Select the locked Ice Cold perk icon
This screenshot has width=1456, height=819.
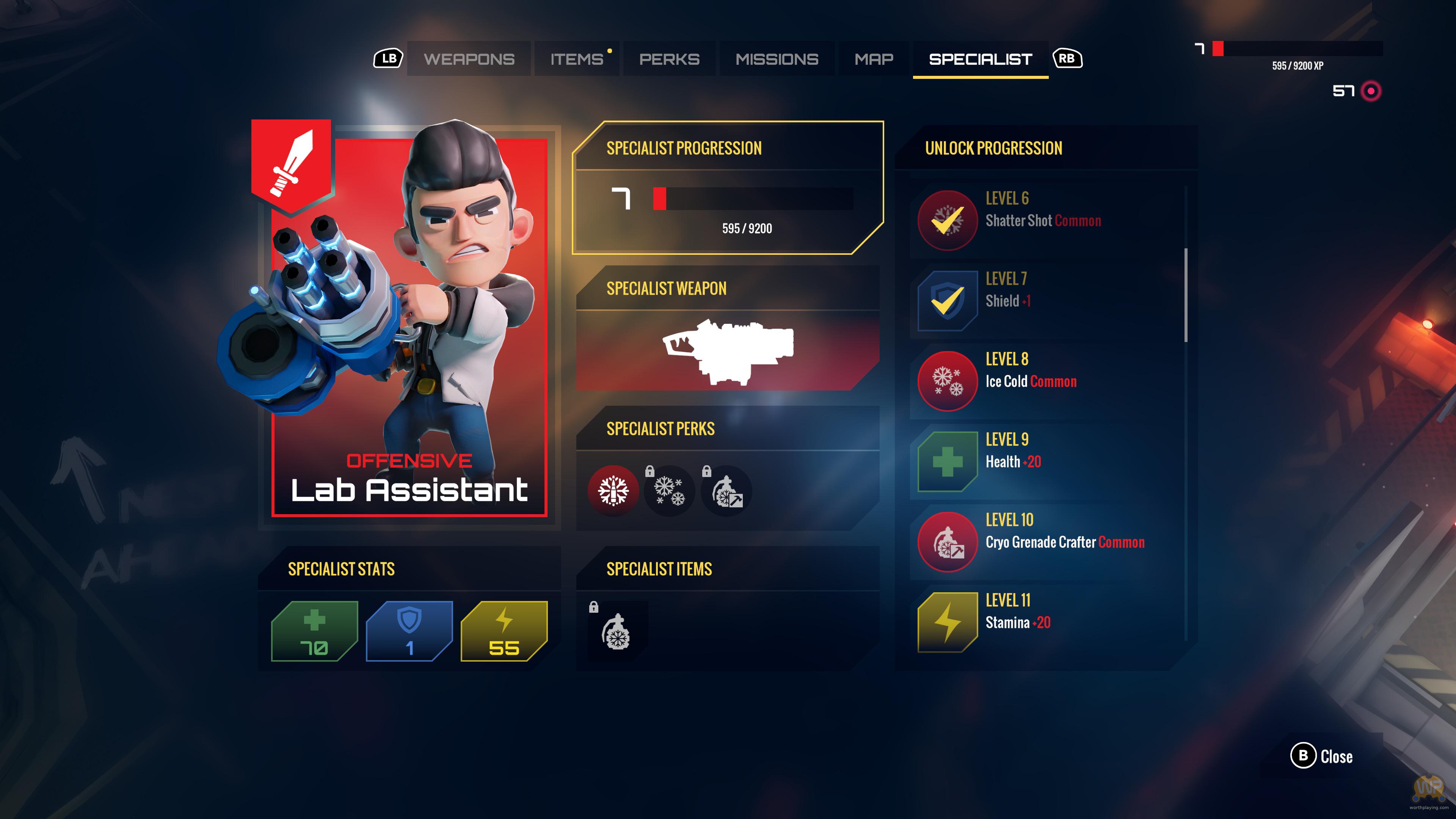pos(669,490)
